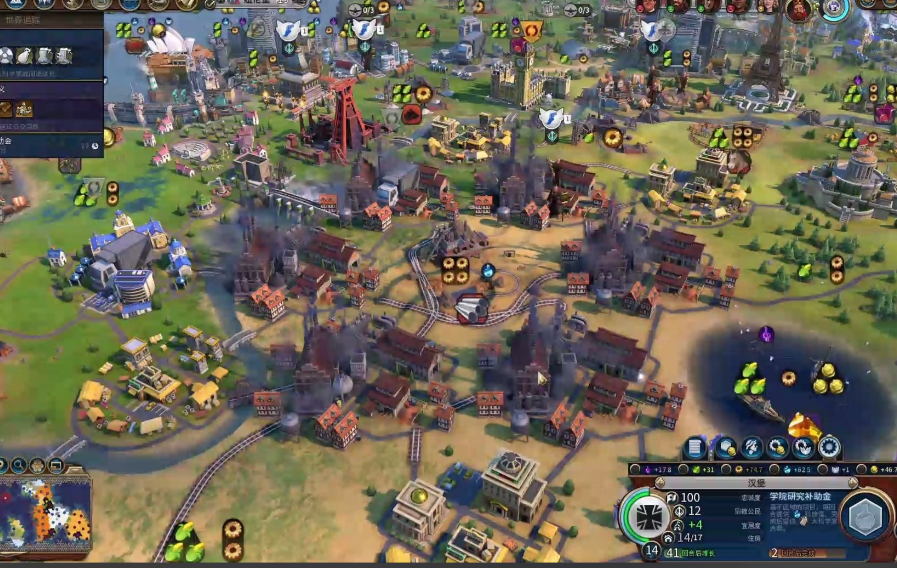Open the city details scroll icon
Viewport: 897px width, 568px height.
pyautogui.click(x=696, y=447)
